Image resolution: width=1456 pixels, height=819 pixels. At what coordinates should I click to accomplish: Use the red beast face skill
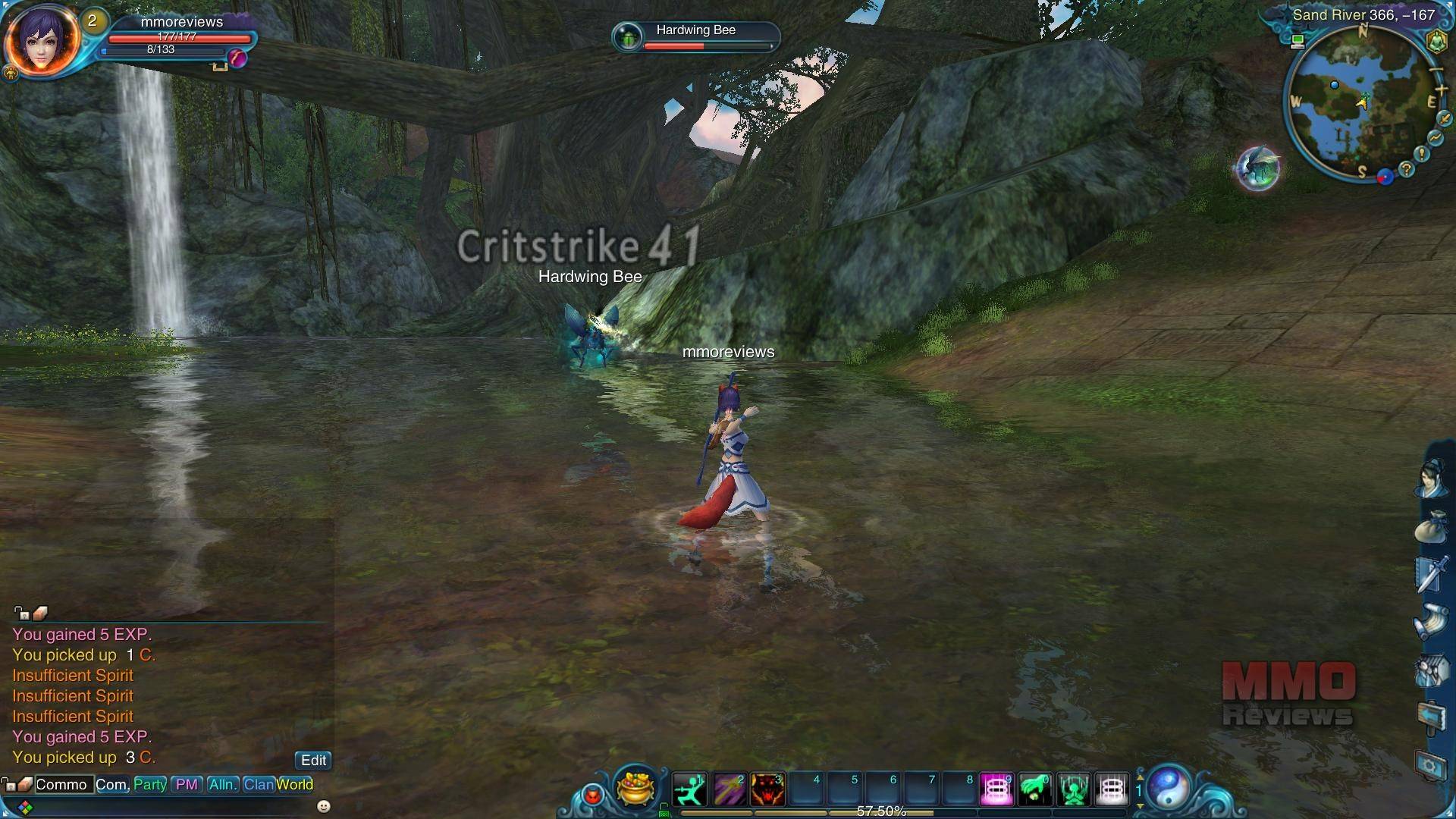click(x=767, y=789)
